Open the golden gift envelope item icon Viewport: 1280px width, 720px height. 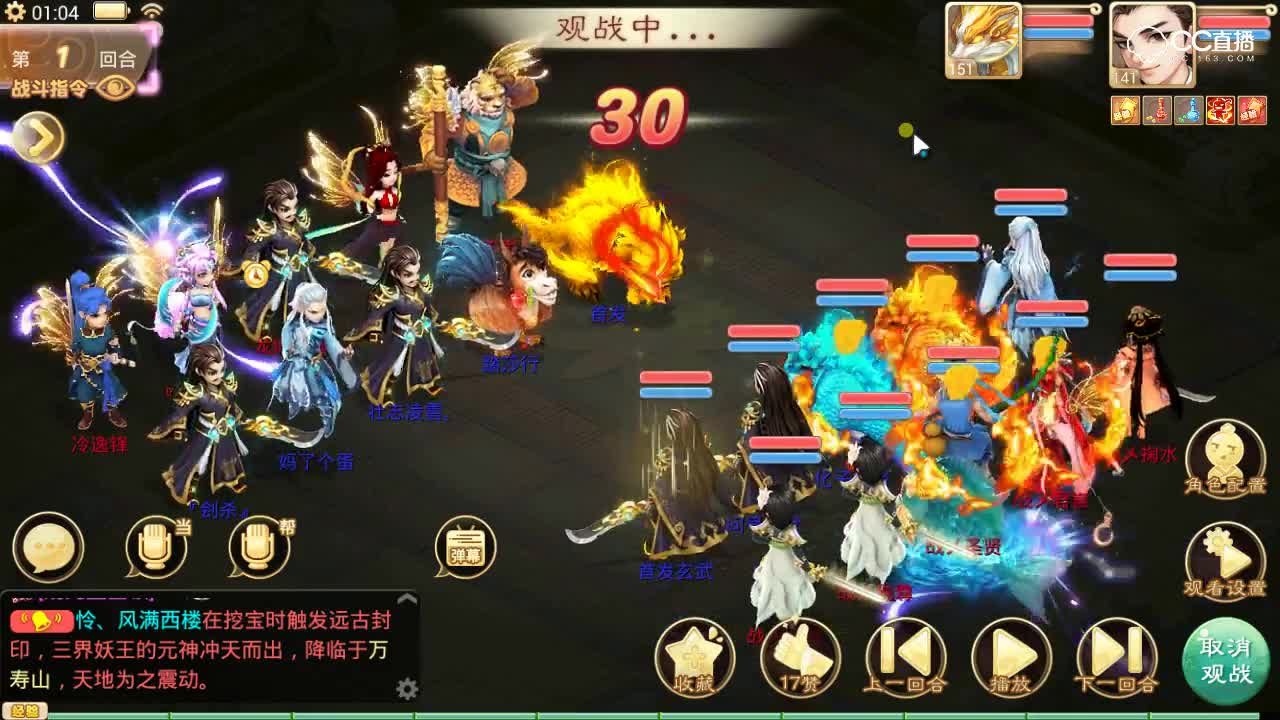point(1124,110)
